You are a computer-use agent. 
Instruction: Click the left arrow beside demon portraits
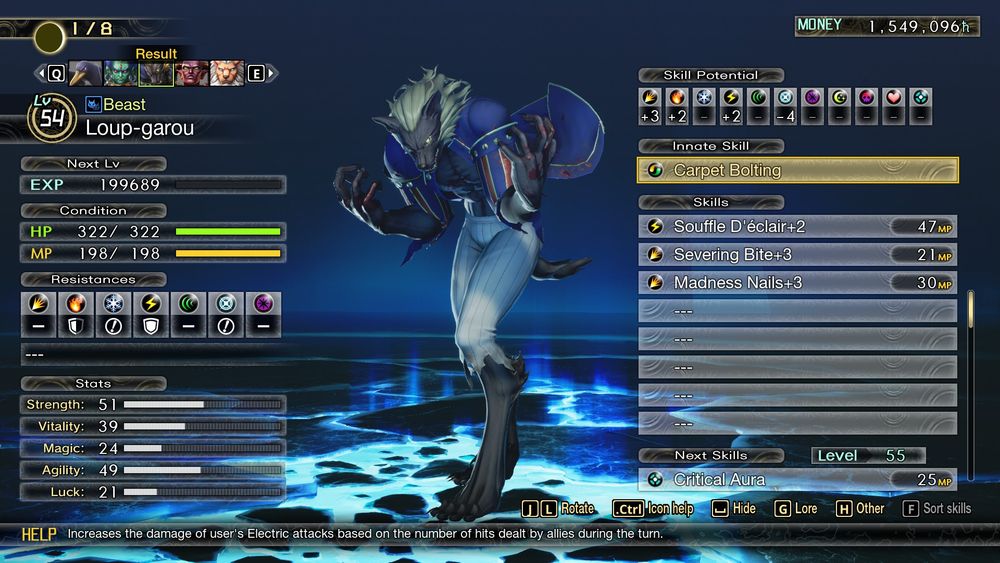pos(41,73)
